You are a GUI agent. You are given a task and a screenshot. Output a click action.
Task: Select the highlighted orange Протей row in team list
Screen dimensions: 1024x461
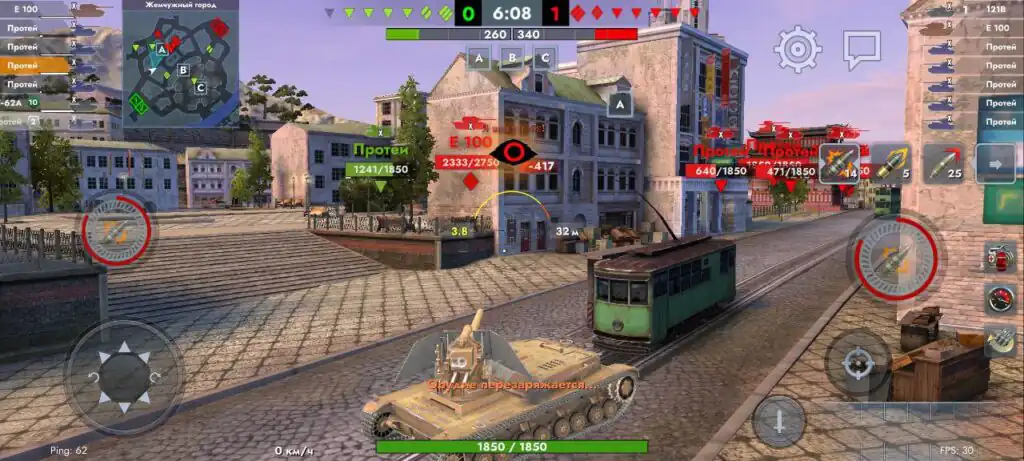[x=35, y=65]
